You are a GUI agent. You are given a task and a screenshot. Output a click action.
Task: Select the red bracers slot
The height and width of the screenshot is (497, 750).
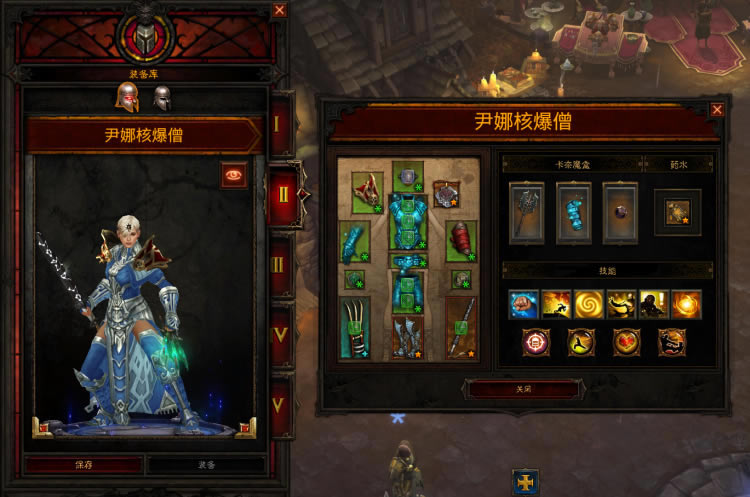tap(461, 241)
